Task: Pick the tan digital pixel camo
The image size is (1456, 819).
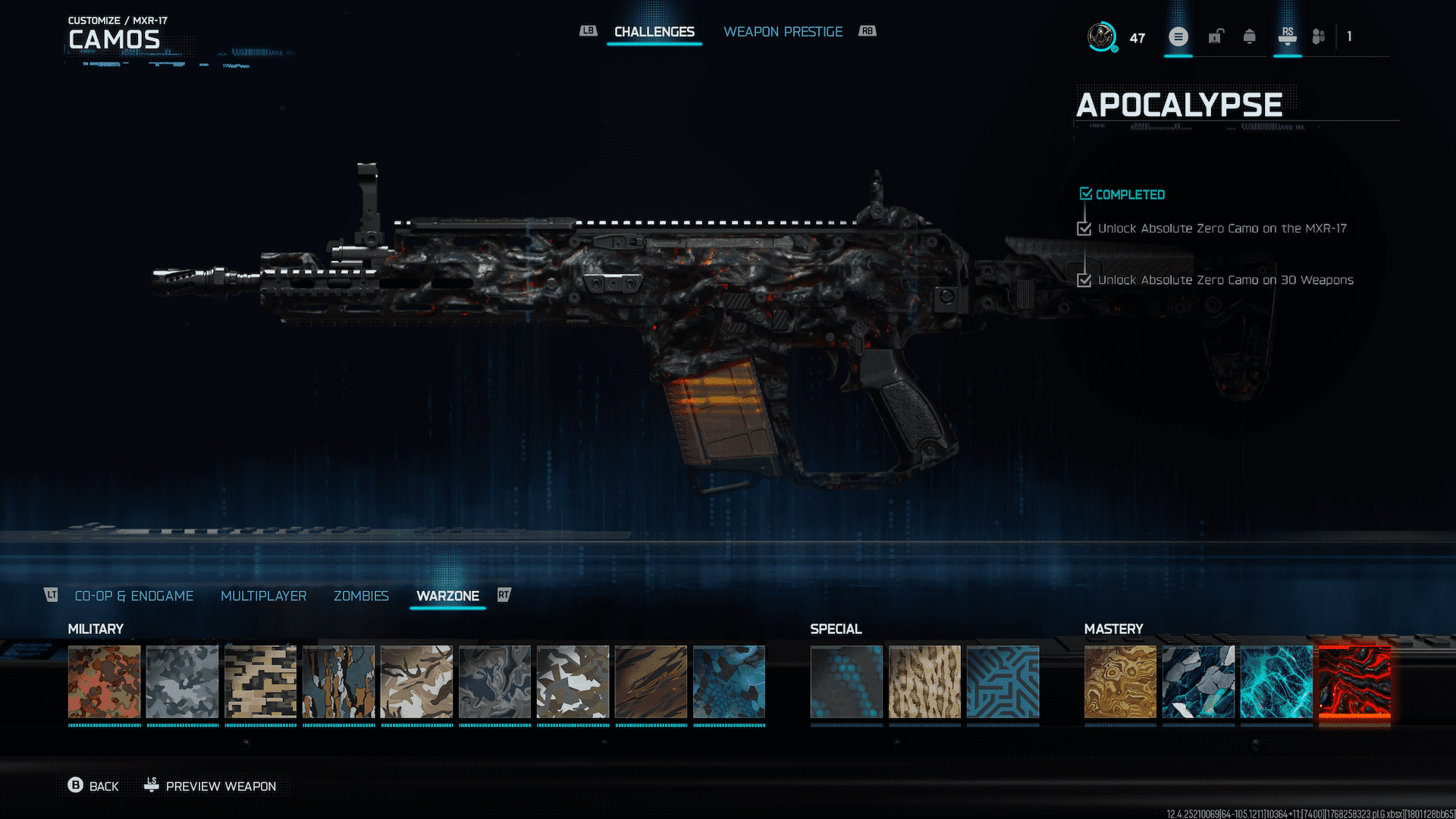Action: (x=260, y=682)
